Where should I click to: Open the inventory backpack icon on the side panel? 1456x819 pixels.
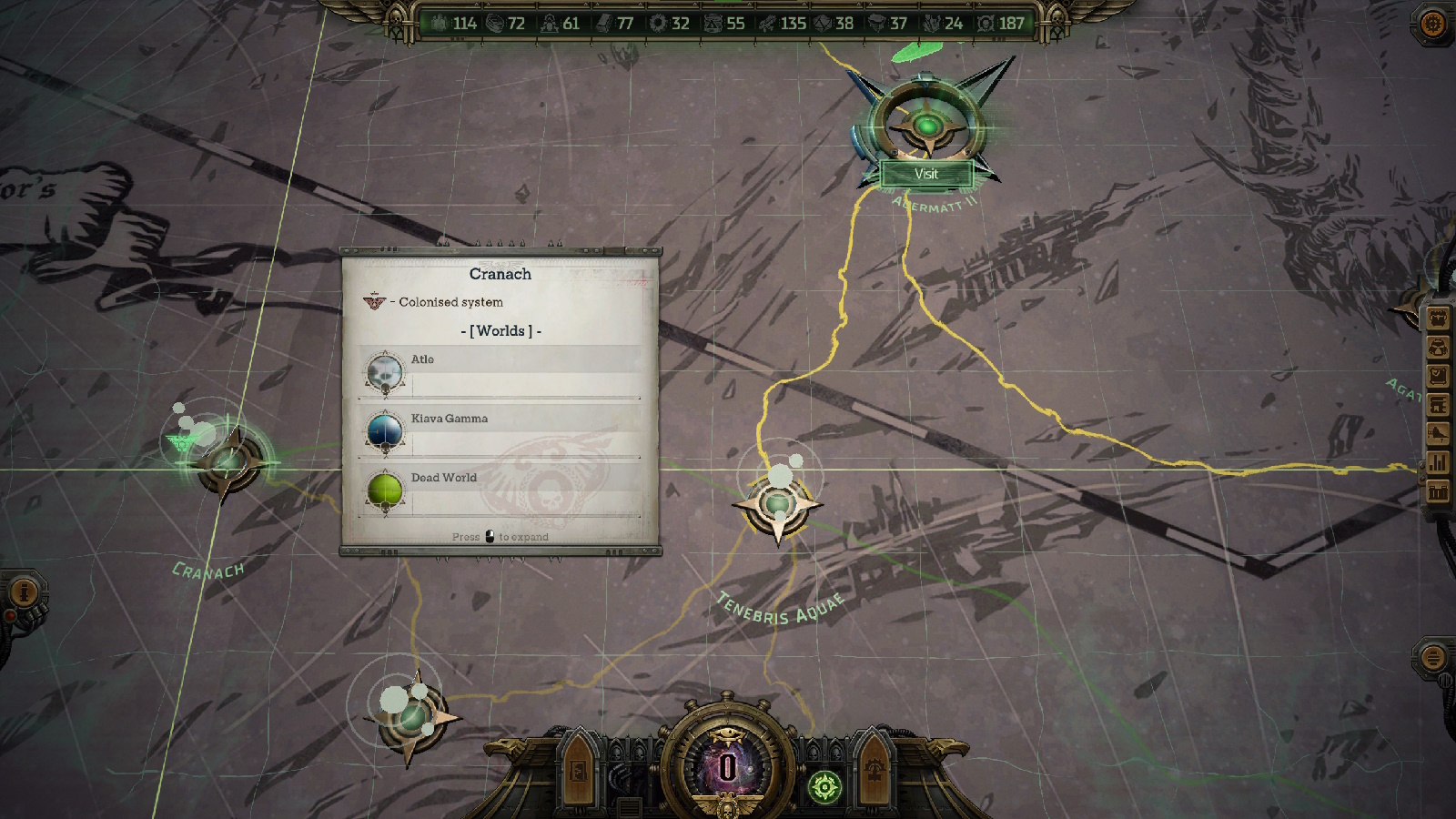coord(1438,318)
